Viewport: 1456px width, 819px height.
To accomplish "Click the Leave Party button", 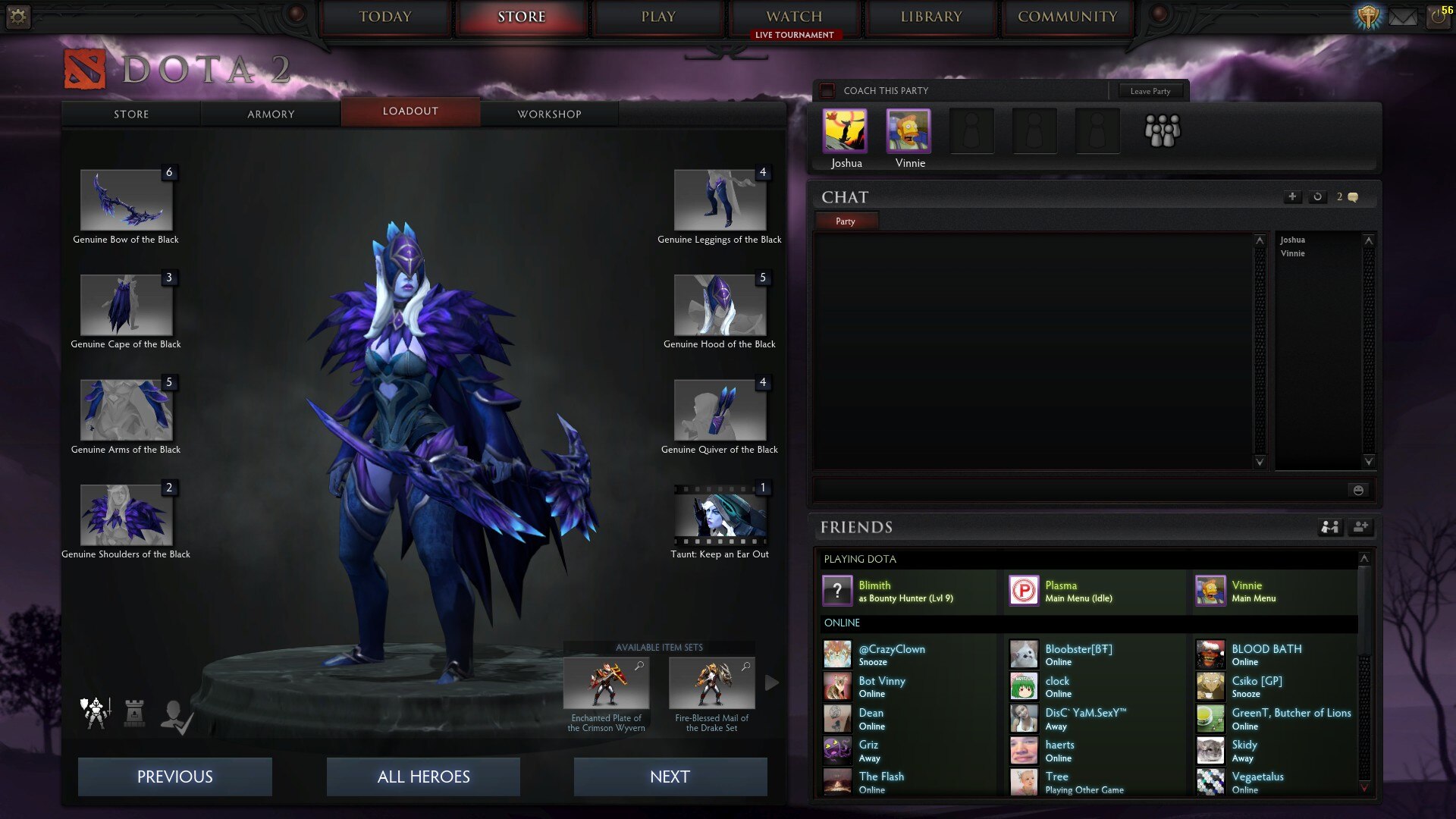I will click(1150, 91).
